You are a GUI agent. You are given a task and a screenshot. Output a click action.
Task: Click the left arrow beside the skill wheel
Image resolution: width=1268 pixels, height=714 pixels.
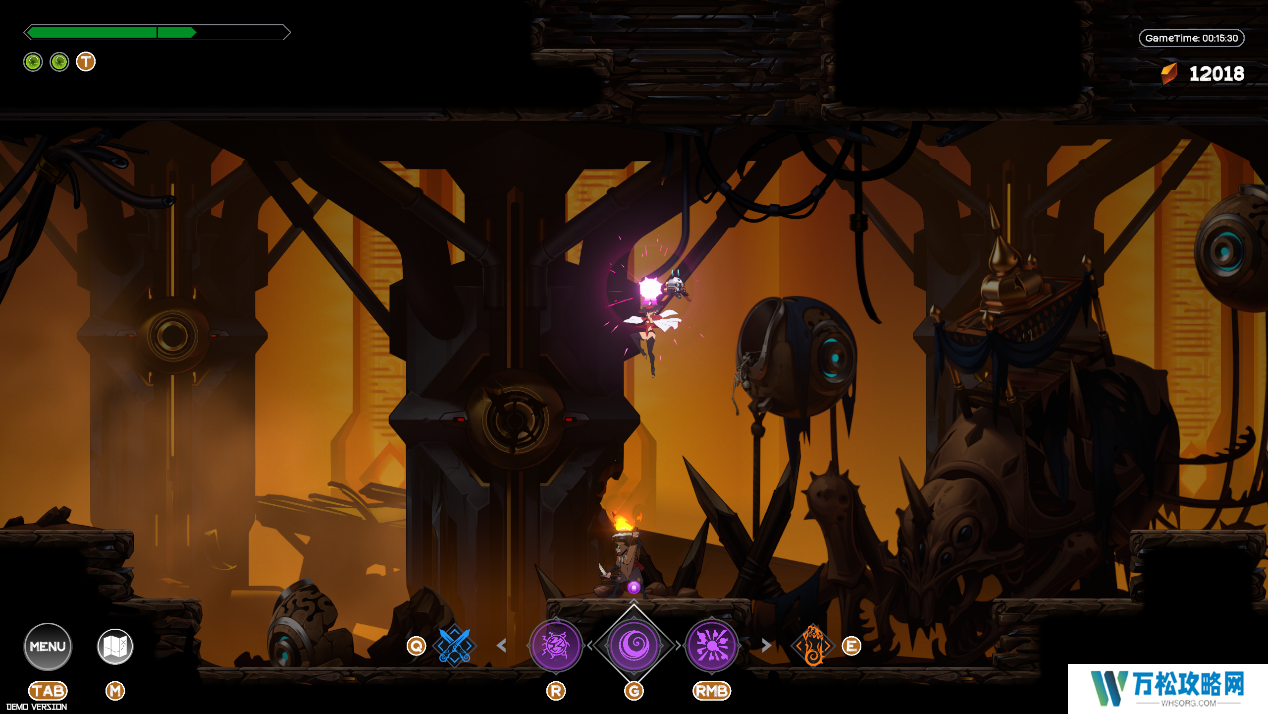pyautogui.click(x=502, y=646)
